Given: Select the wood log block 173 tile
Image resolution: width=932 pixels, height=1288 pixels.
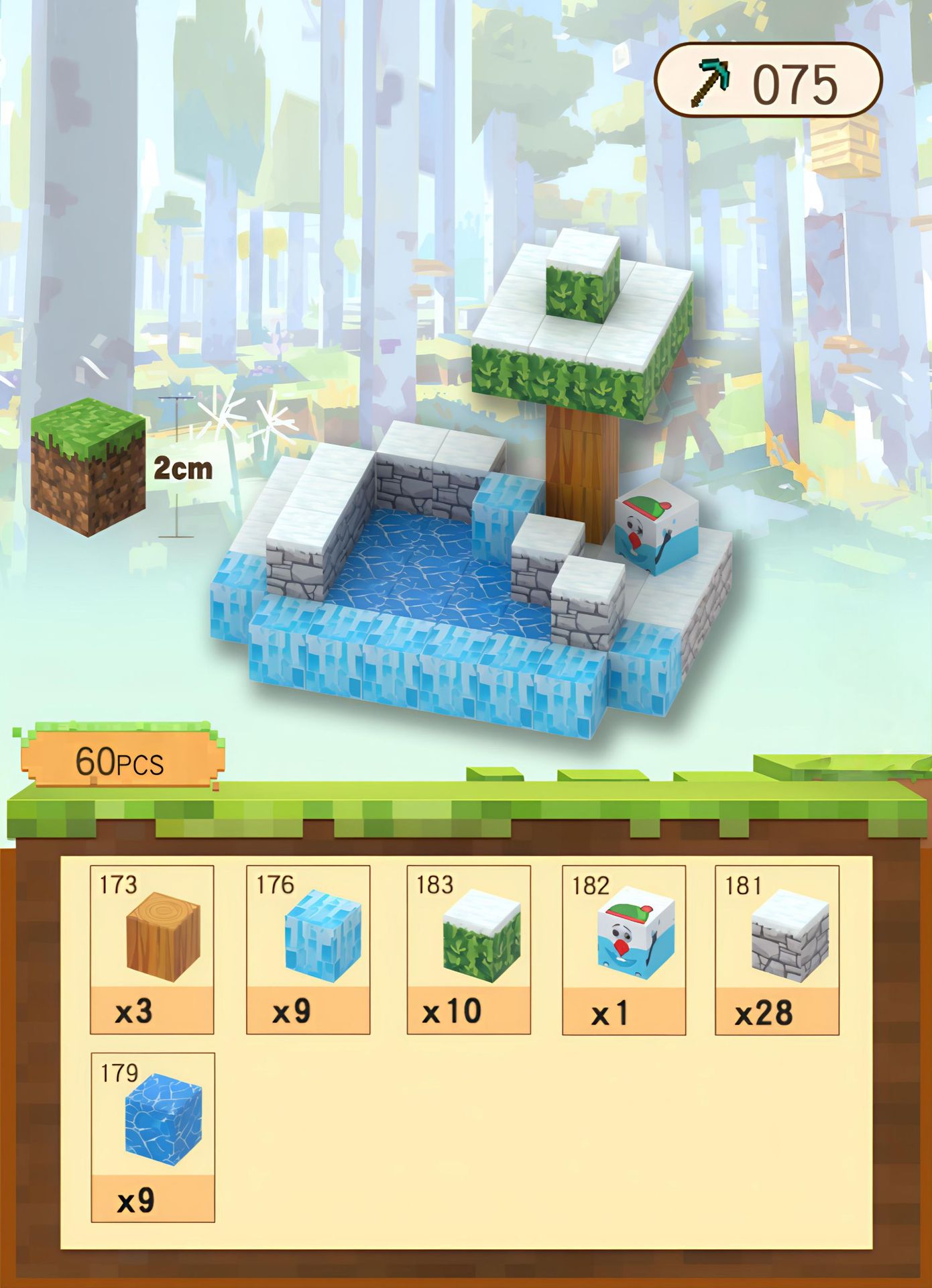Looking at the screenshot, I should click(152, 949).
